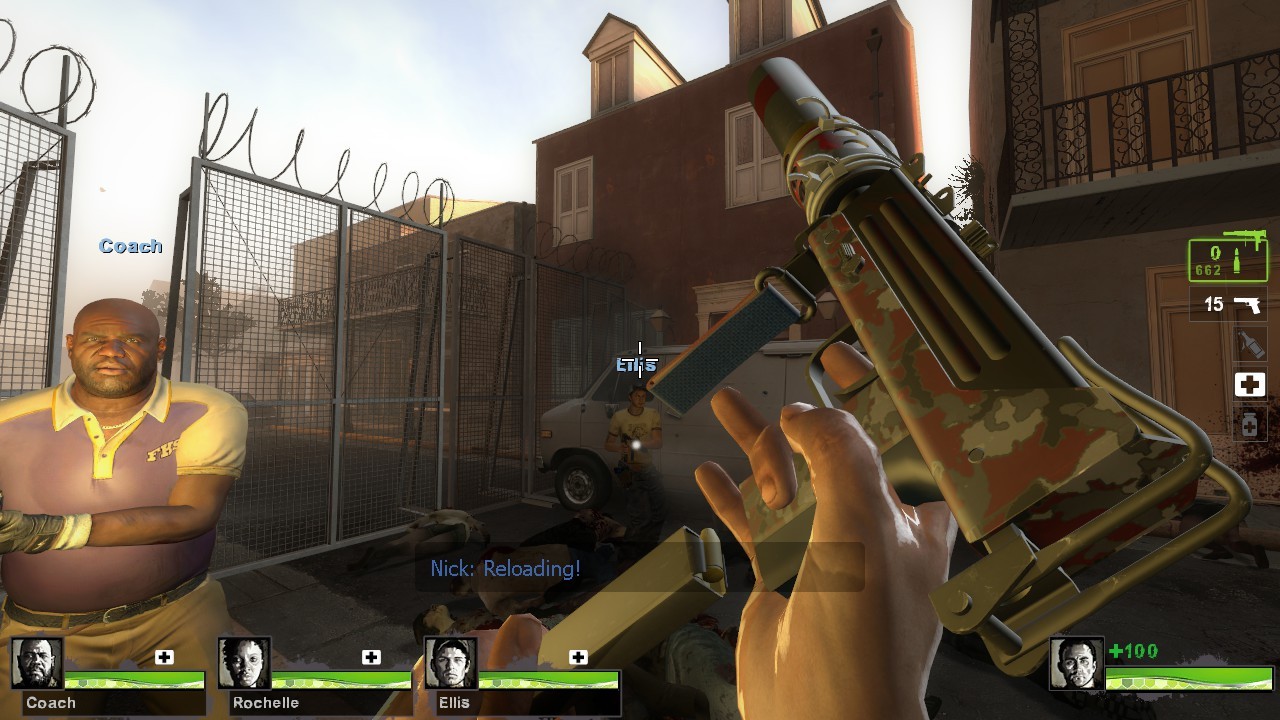The height and width of the screenshot is (720, 1280).
Task: Click Nick's portrait in the bottom right
Action: pos(1076,663)
